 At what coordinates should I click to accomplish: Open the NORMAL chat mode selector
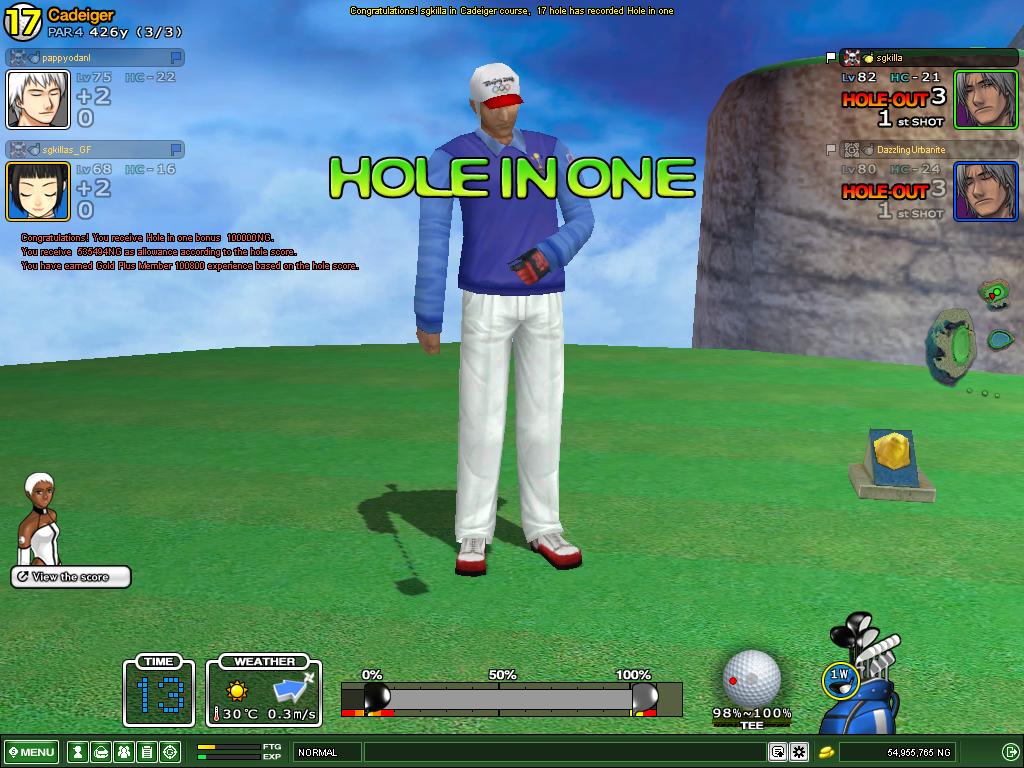[x=326, y=752]
